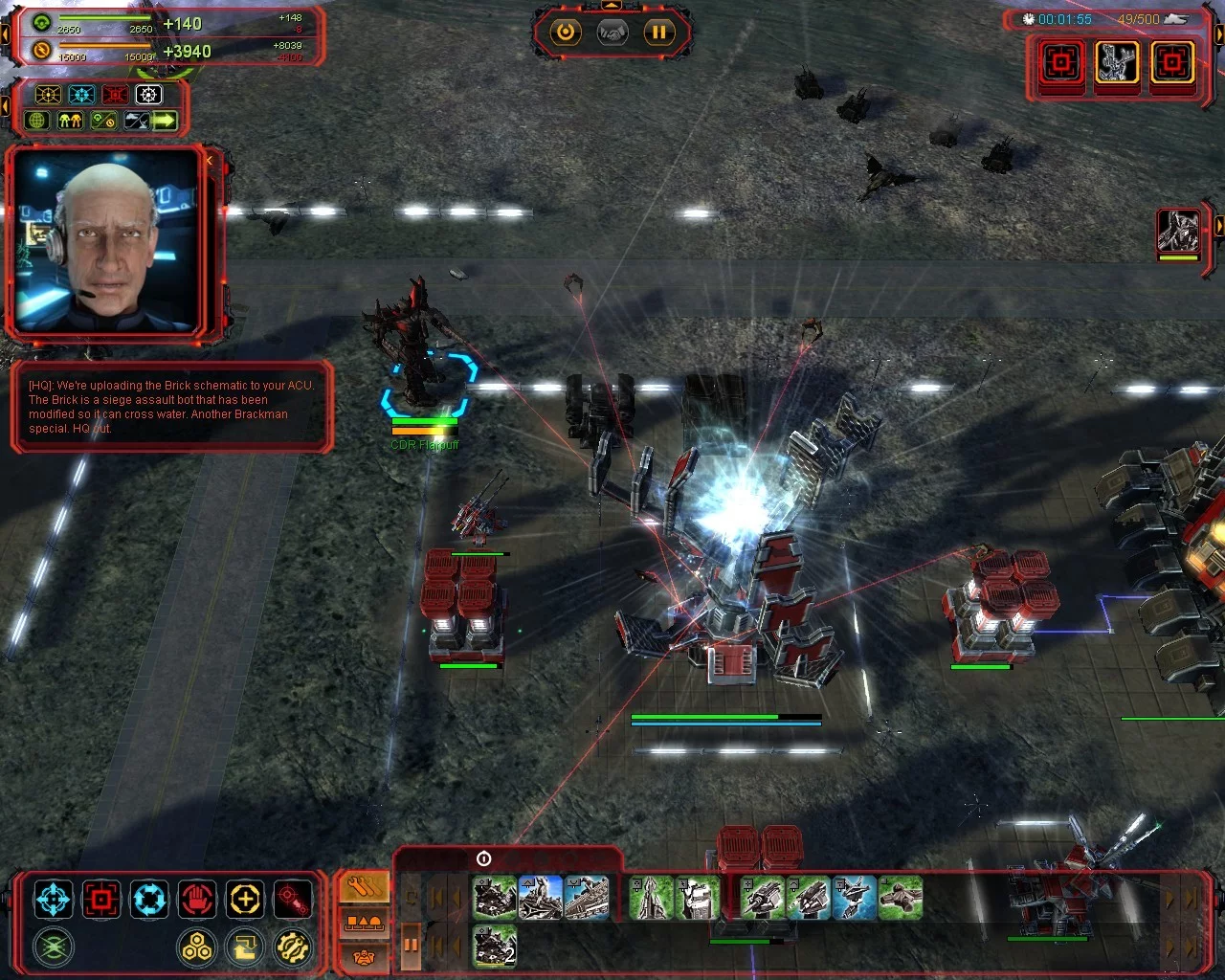
Task: Open the build templates shapes tab
Action: pyautogui.click(x=364, y=923)
